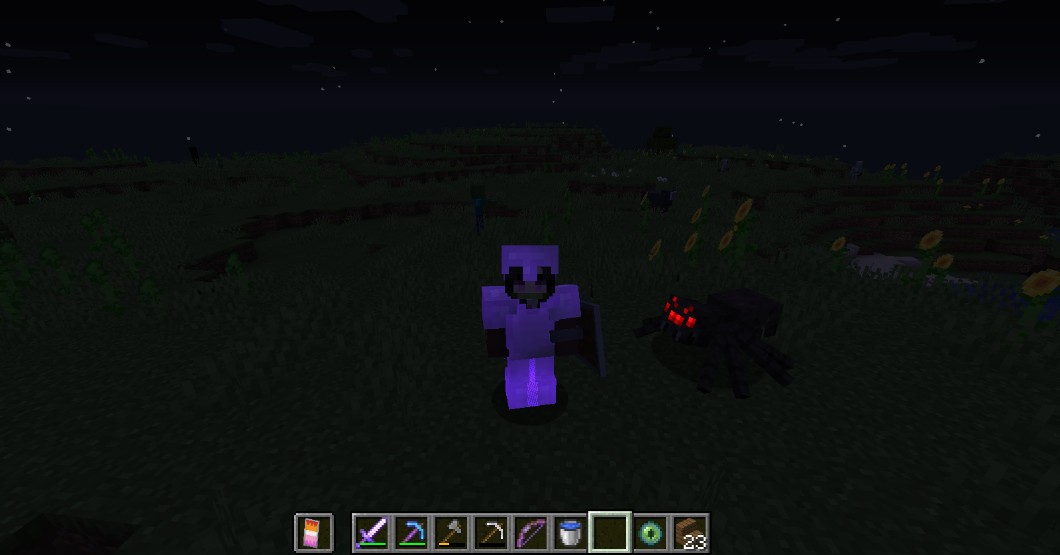The width and height of the screenshot is (1060, 555).
Task: Select the iron hoe hotbar slot
Action: click(x=490, y=532)
